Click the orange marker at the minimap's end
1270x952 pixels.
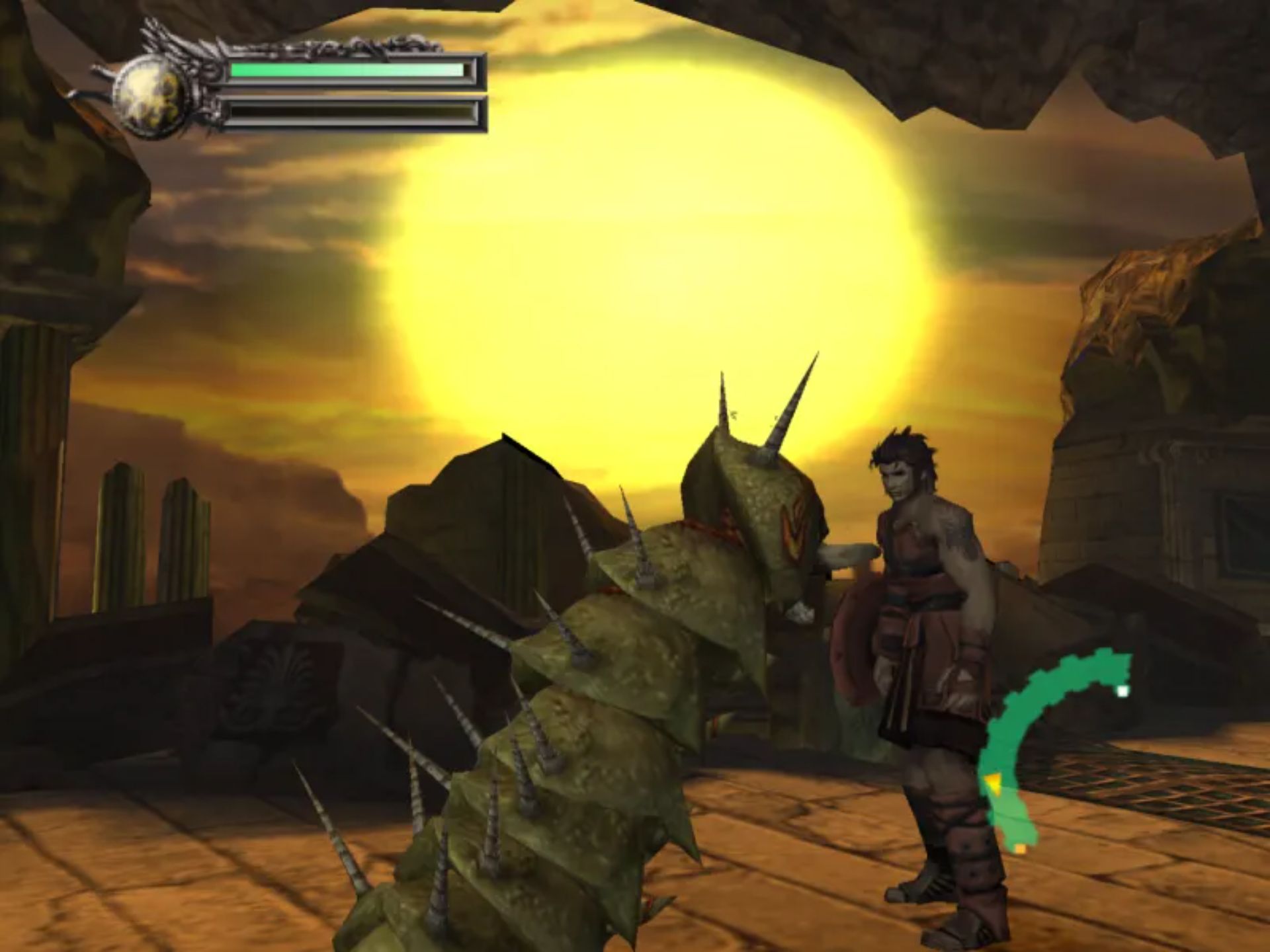tap(1021, 848)
